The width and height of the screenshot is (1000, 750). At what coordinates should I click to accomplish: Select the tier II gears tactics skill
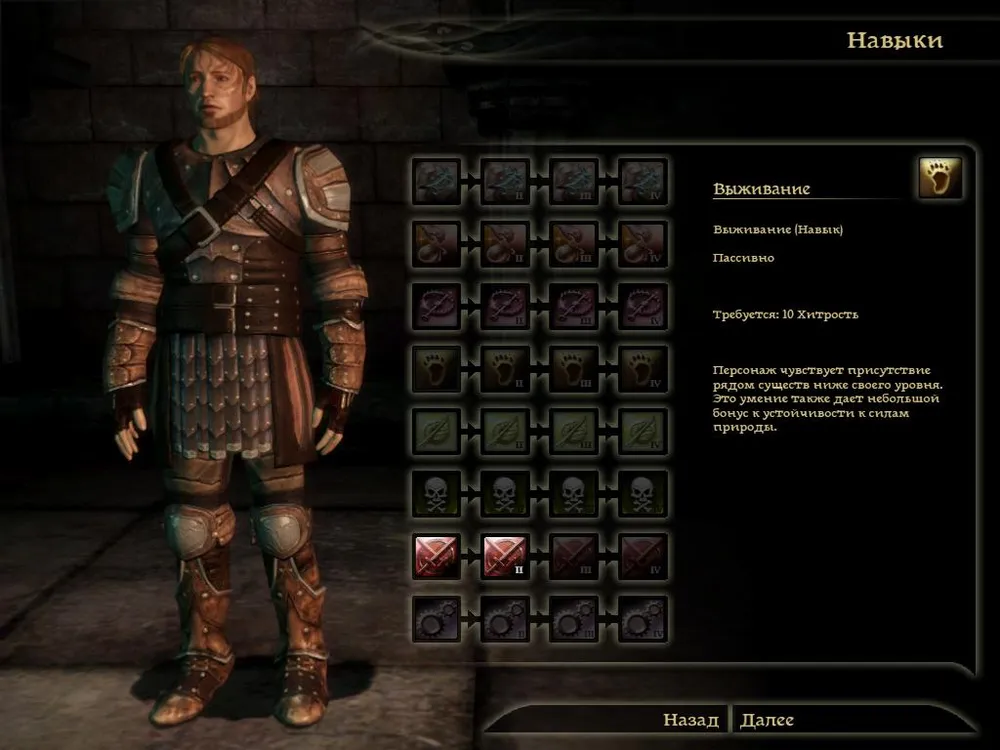[x=505, y=620]
